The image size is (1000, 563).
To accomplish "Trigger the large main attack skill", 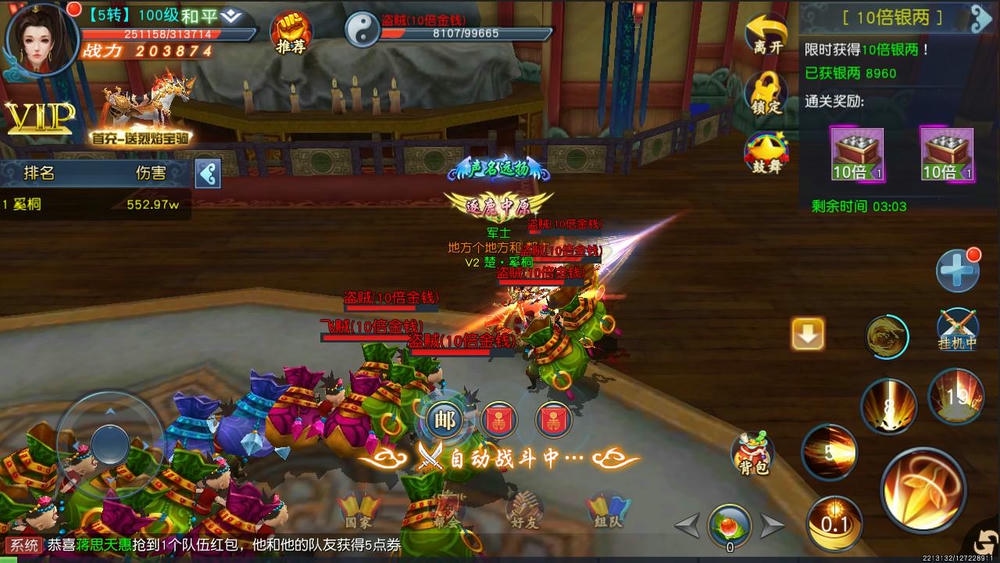I will point(921,490).
